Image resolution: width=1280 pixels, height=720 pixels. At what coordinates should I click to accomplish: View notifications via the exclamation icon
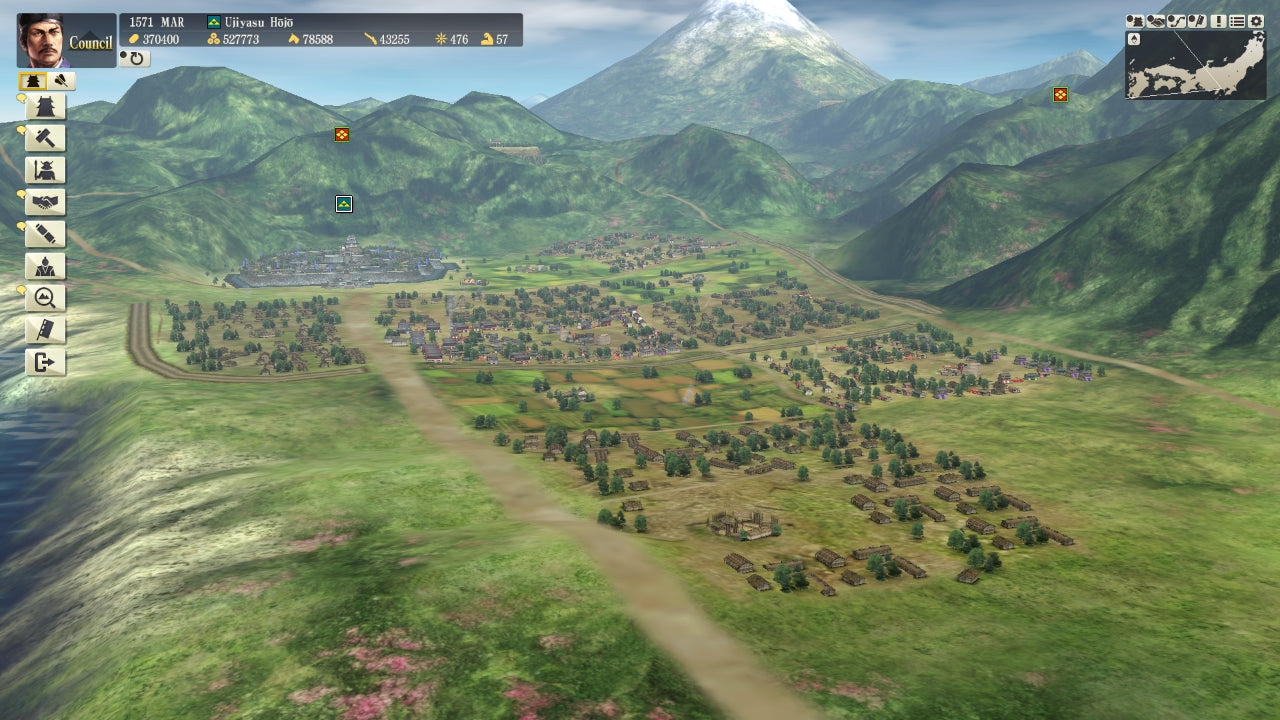(1218, 20)
